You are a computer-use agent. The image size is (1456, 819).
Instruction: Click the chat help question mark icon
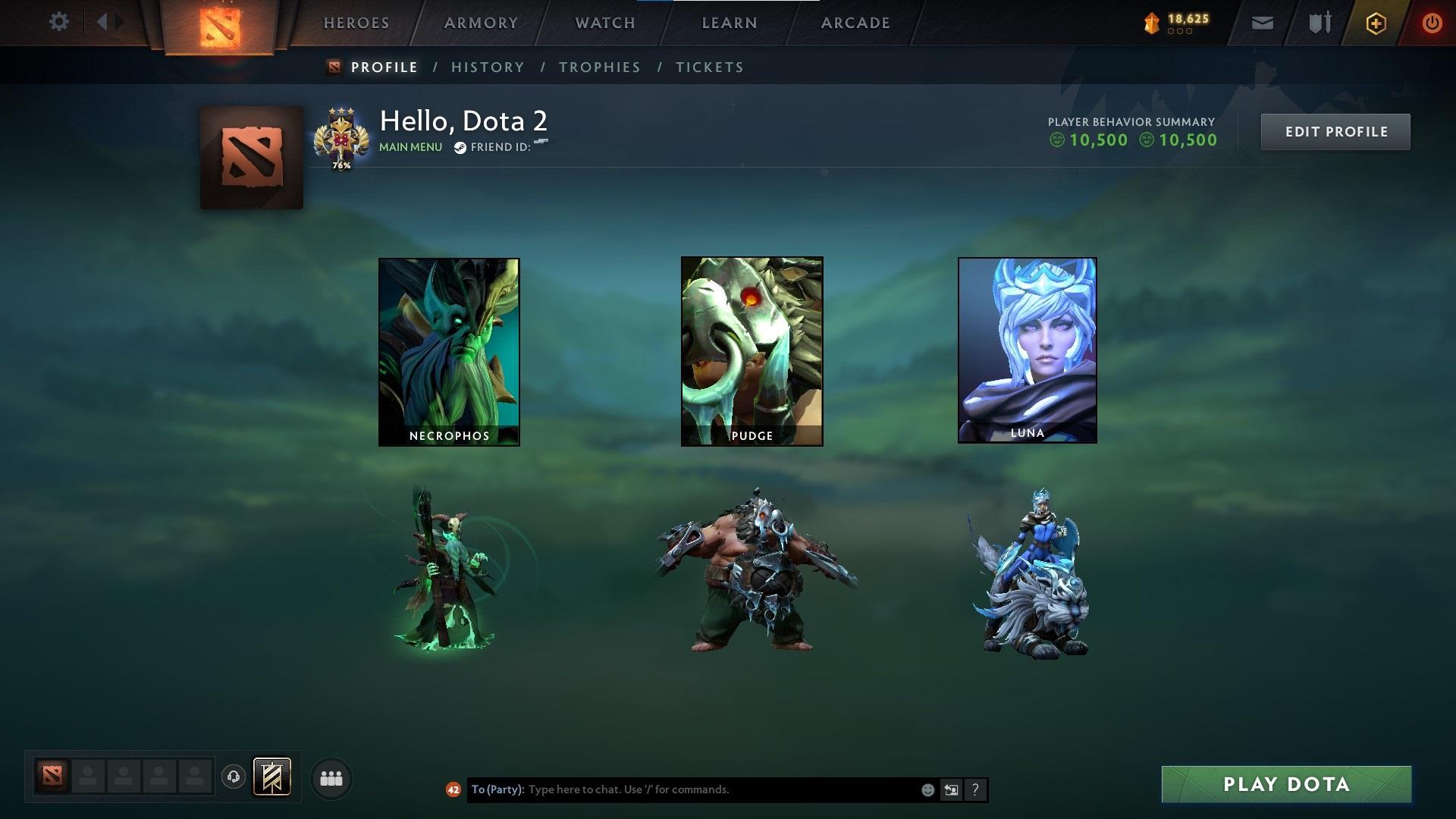(x=974, y=789)
